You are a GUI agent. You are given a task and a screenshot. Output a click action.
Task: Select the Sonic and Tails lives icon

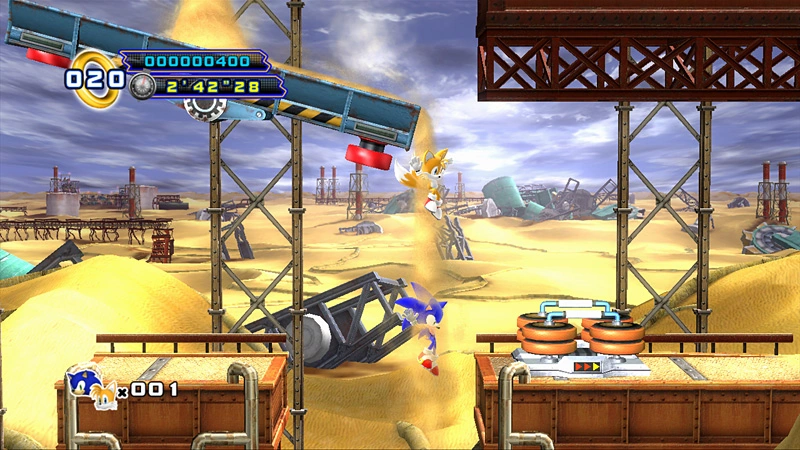point(90,387)
